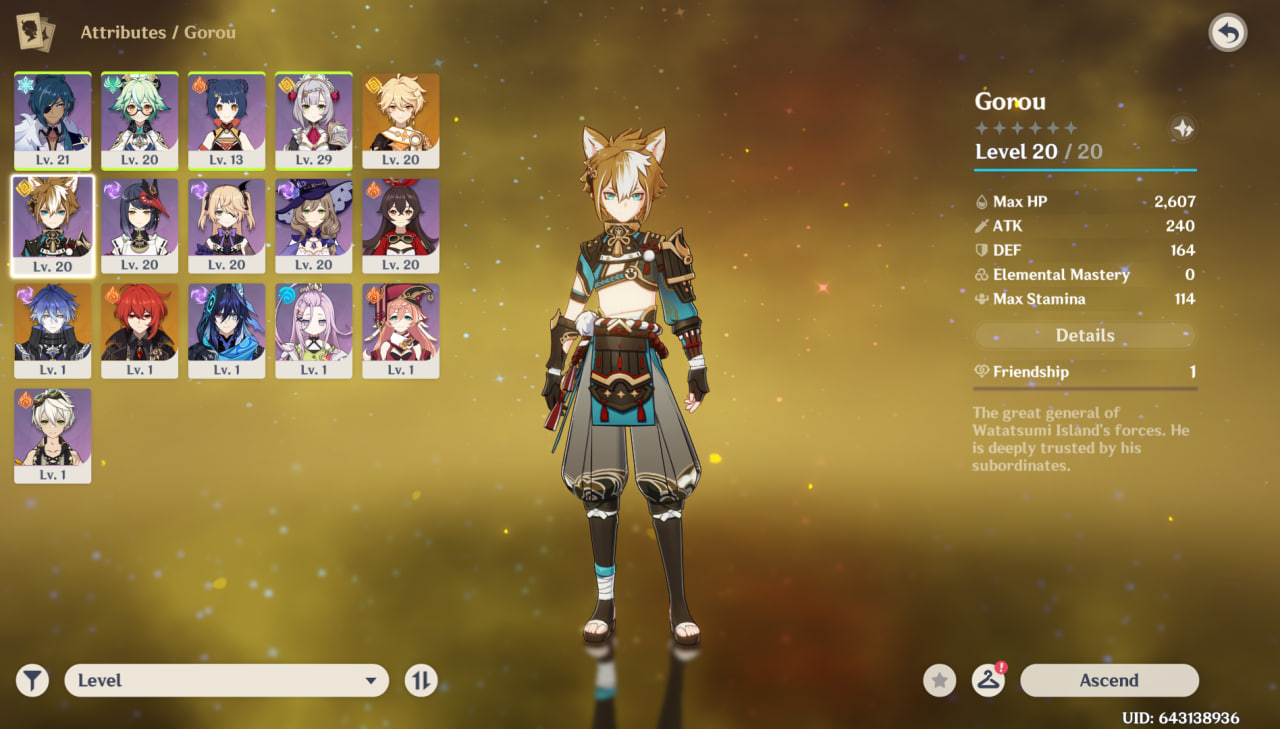Pick red-haired Diluc at Lv. 1

click(x=140, y=330)
